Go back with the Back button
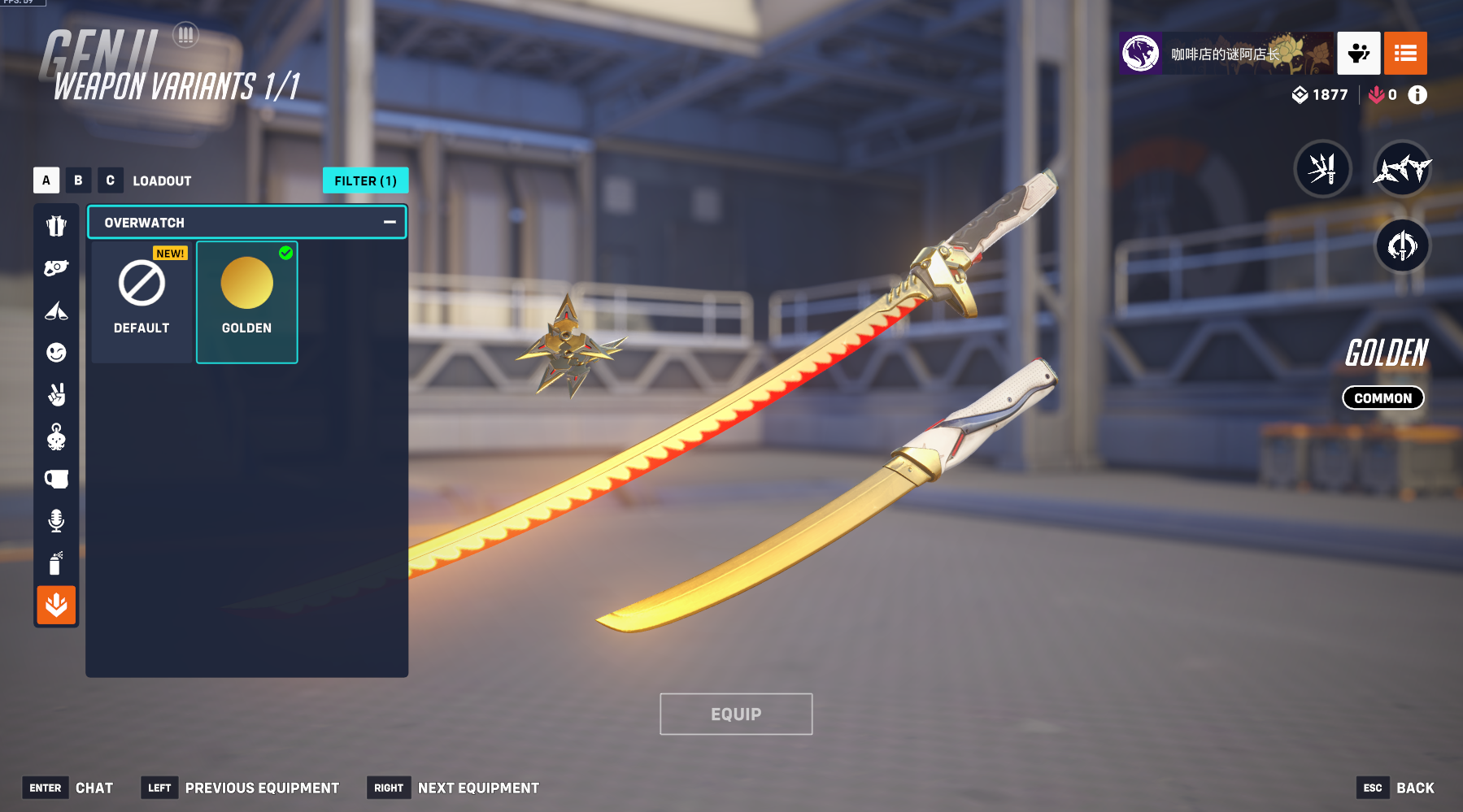Screen dimensions: 1463x812 coord(1414,788)
